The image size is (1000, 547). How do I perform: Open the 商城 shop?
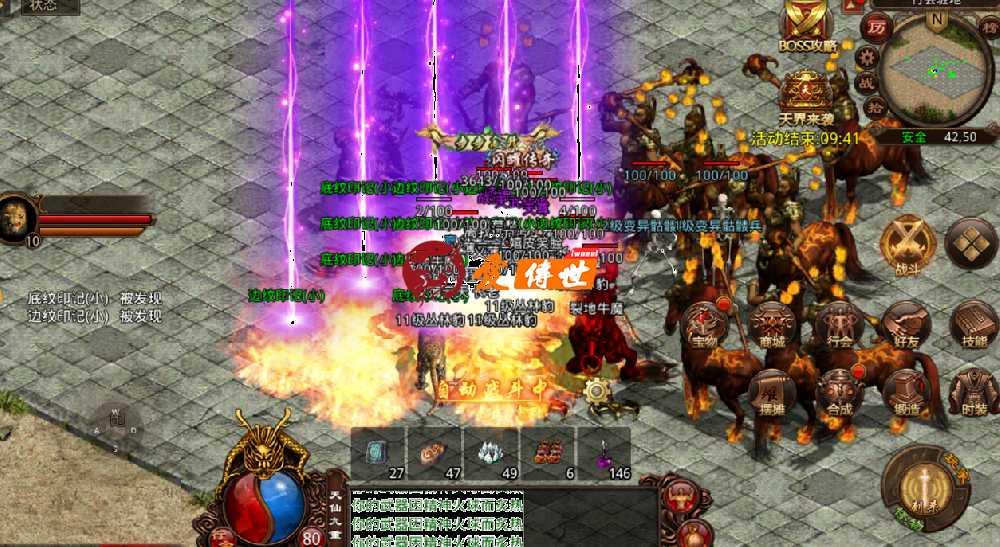(x=772, y=322)
